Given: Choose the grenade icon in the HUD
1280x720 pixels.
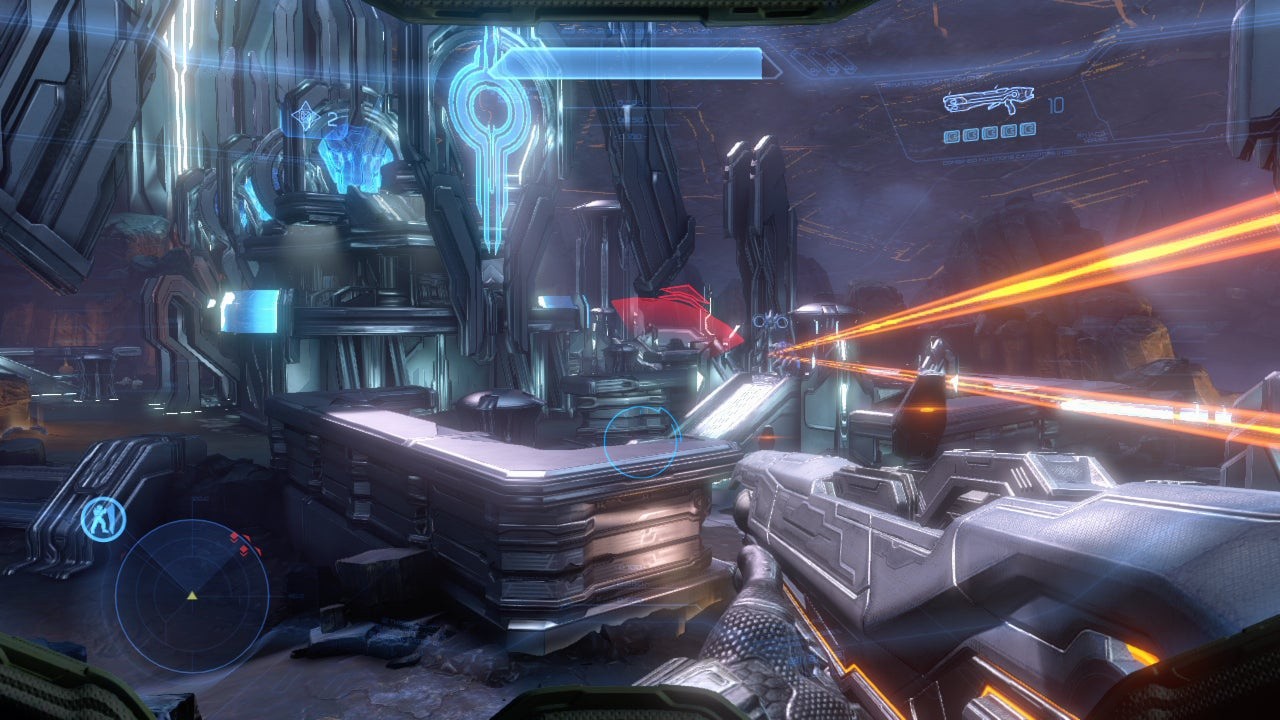Looking at the screenshot, I should click(302, 120).
